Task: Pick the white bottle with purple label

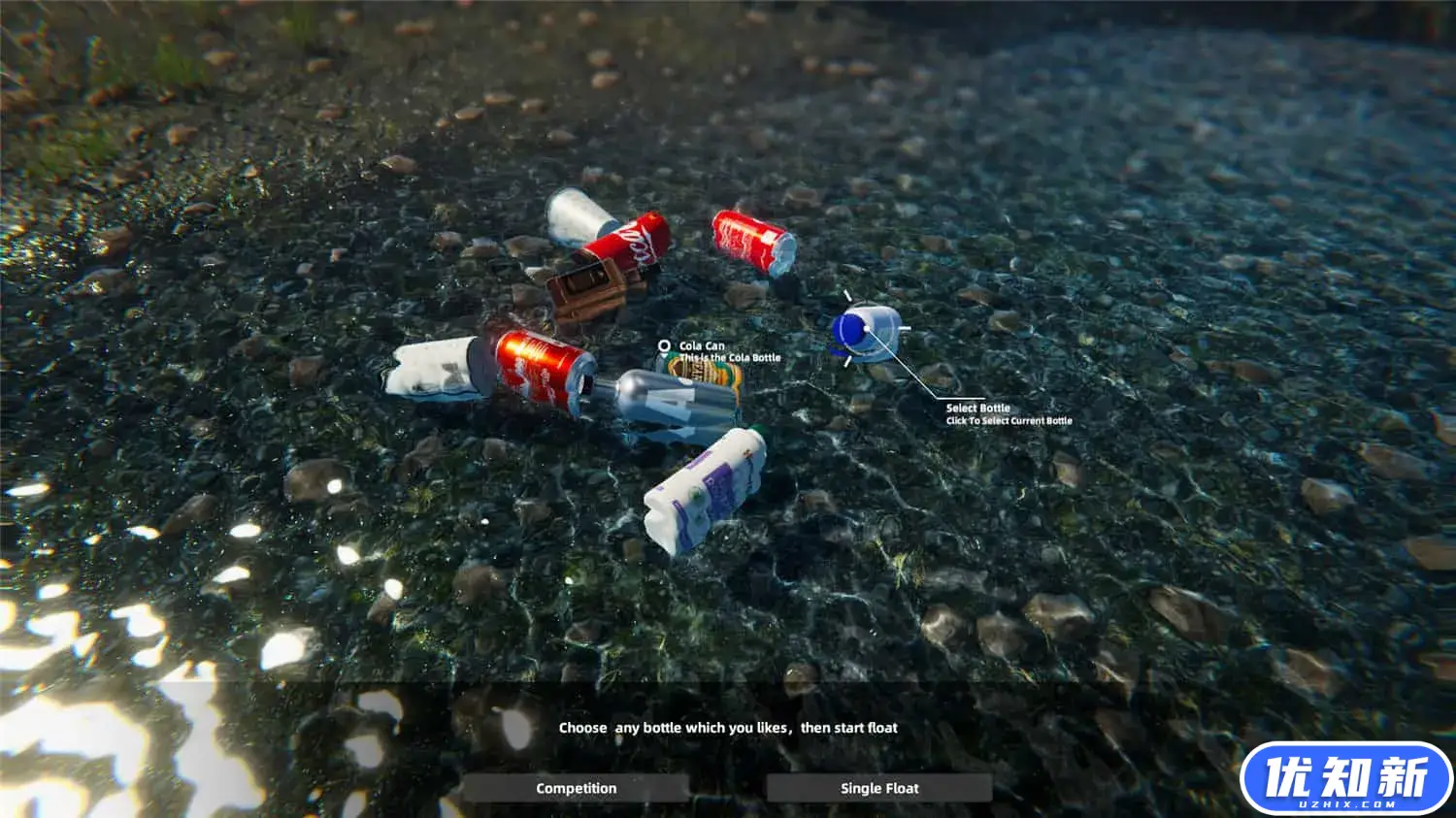Action: 705,492
